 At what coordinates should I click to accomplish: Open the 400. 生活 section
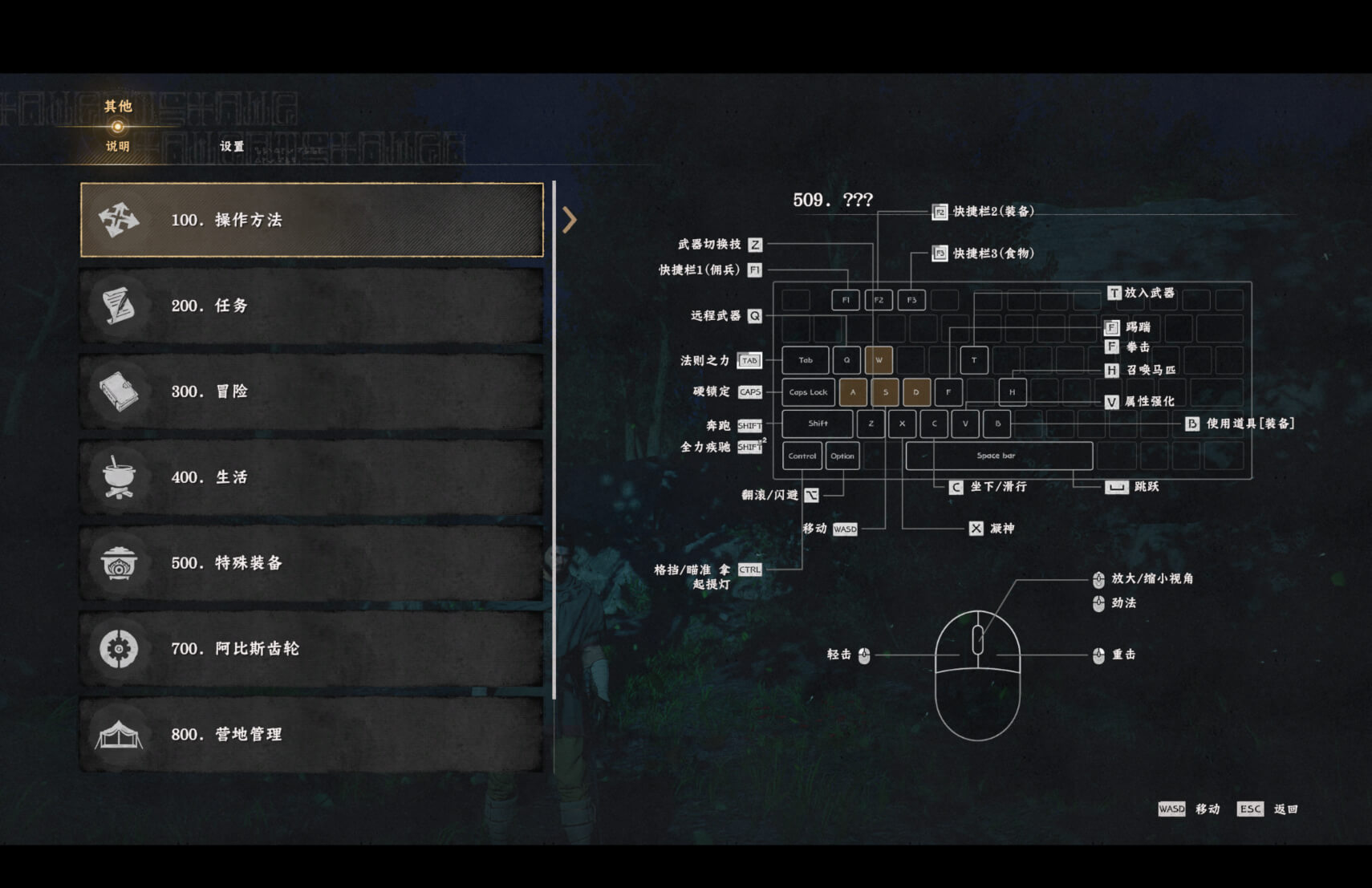312,477
